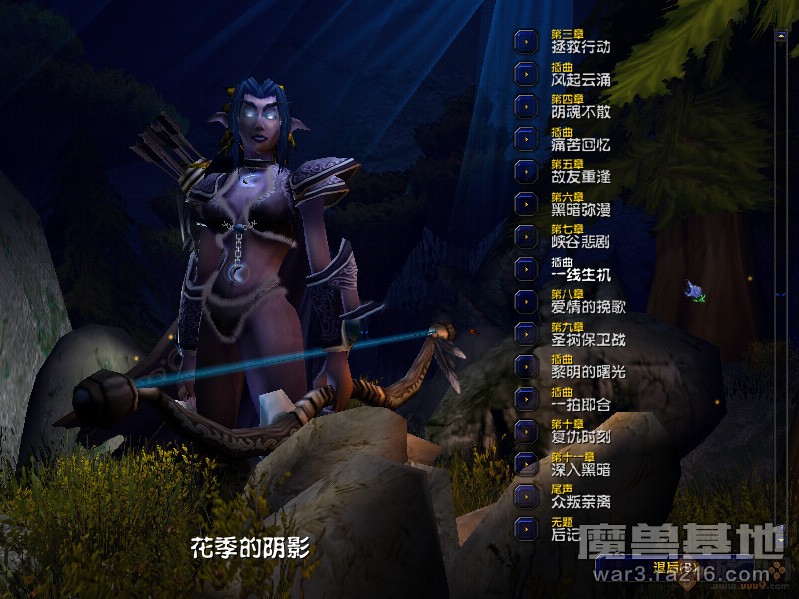
Task: Start chapter five 故友重逢
Action: pos(526,171)
